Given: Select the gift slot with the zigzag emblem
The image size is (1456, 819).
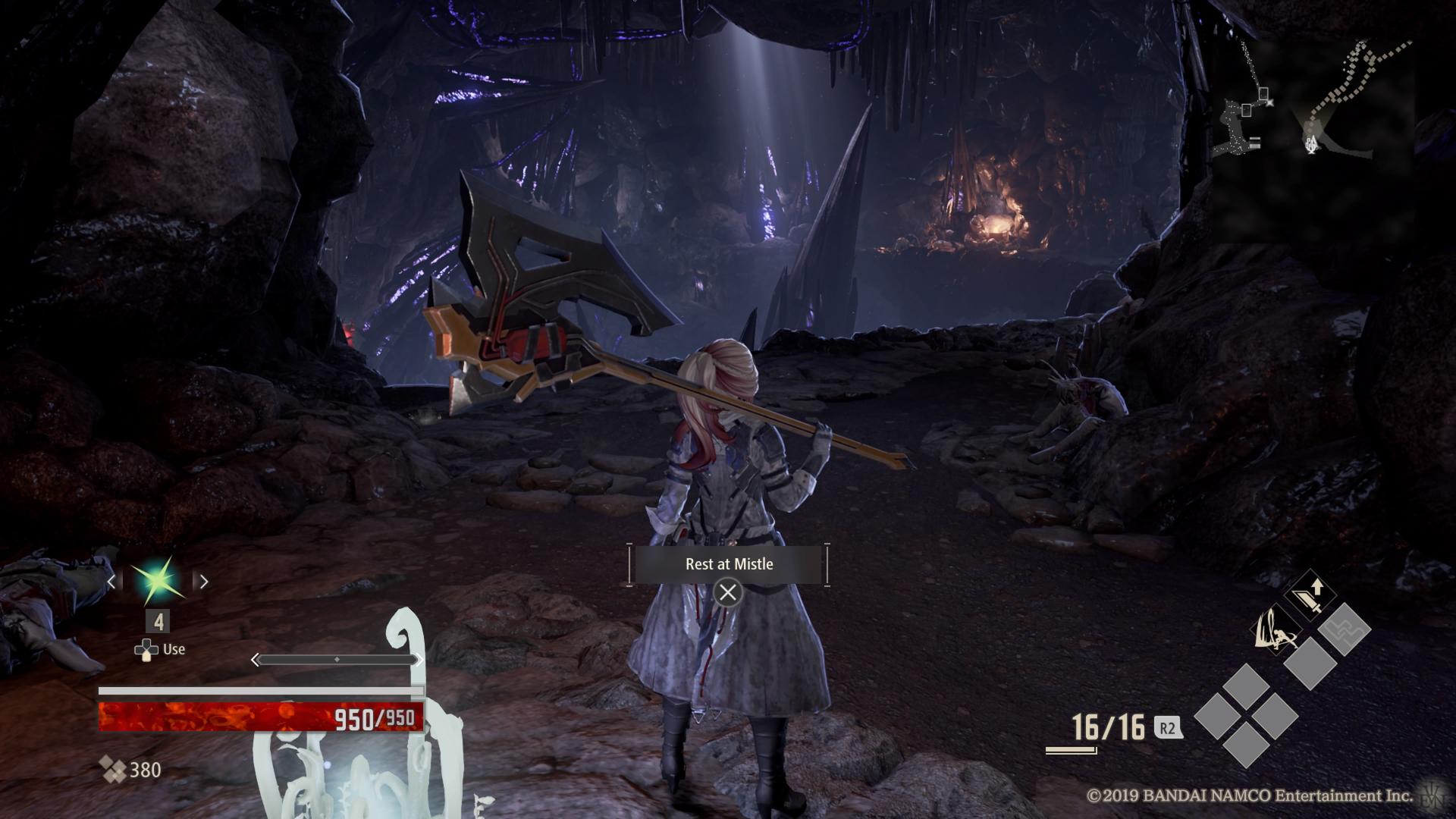Looking at the screenshot, I should click(1344, 629).
